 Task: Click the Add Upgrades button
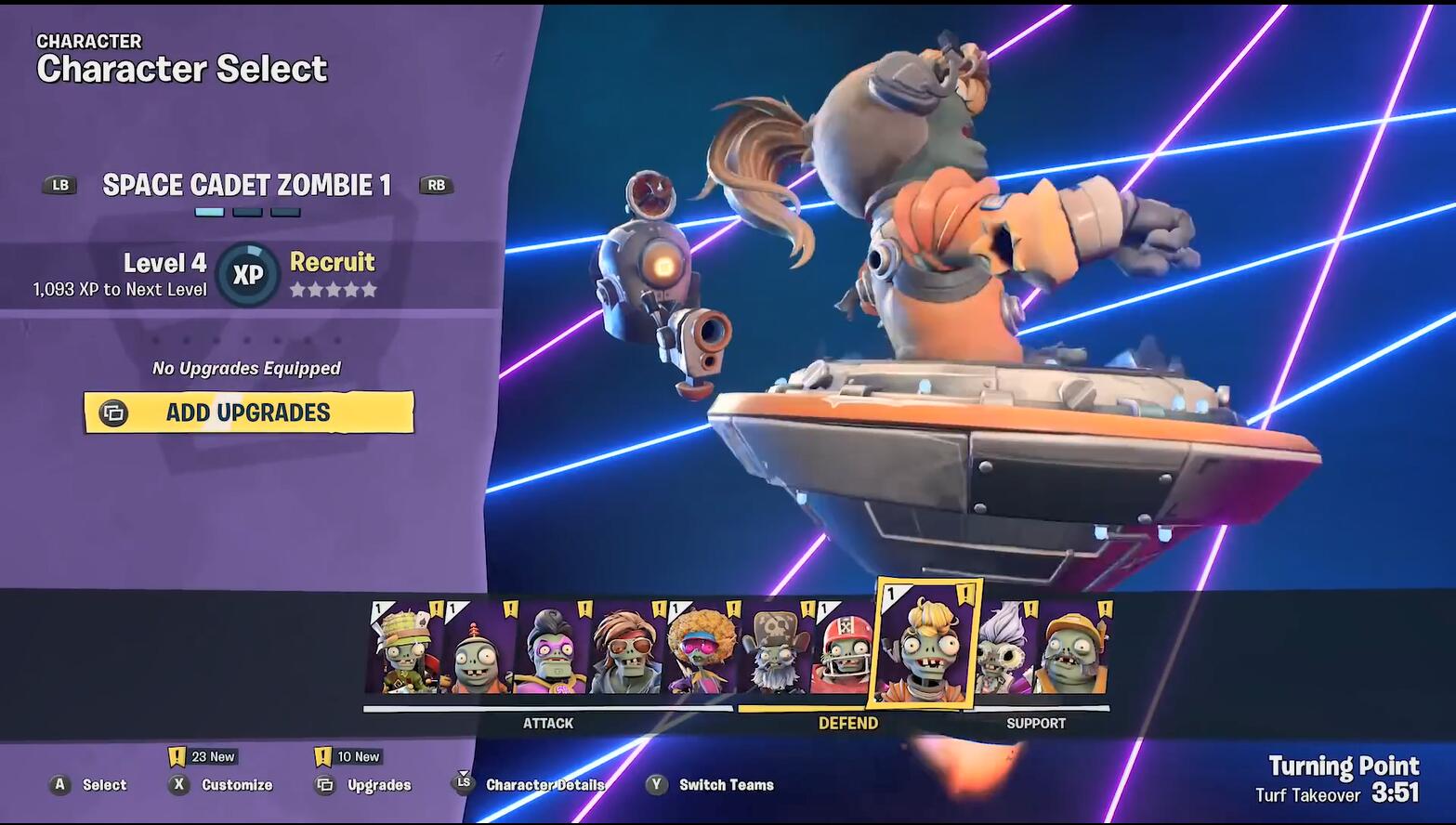(248, 412)
